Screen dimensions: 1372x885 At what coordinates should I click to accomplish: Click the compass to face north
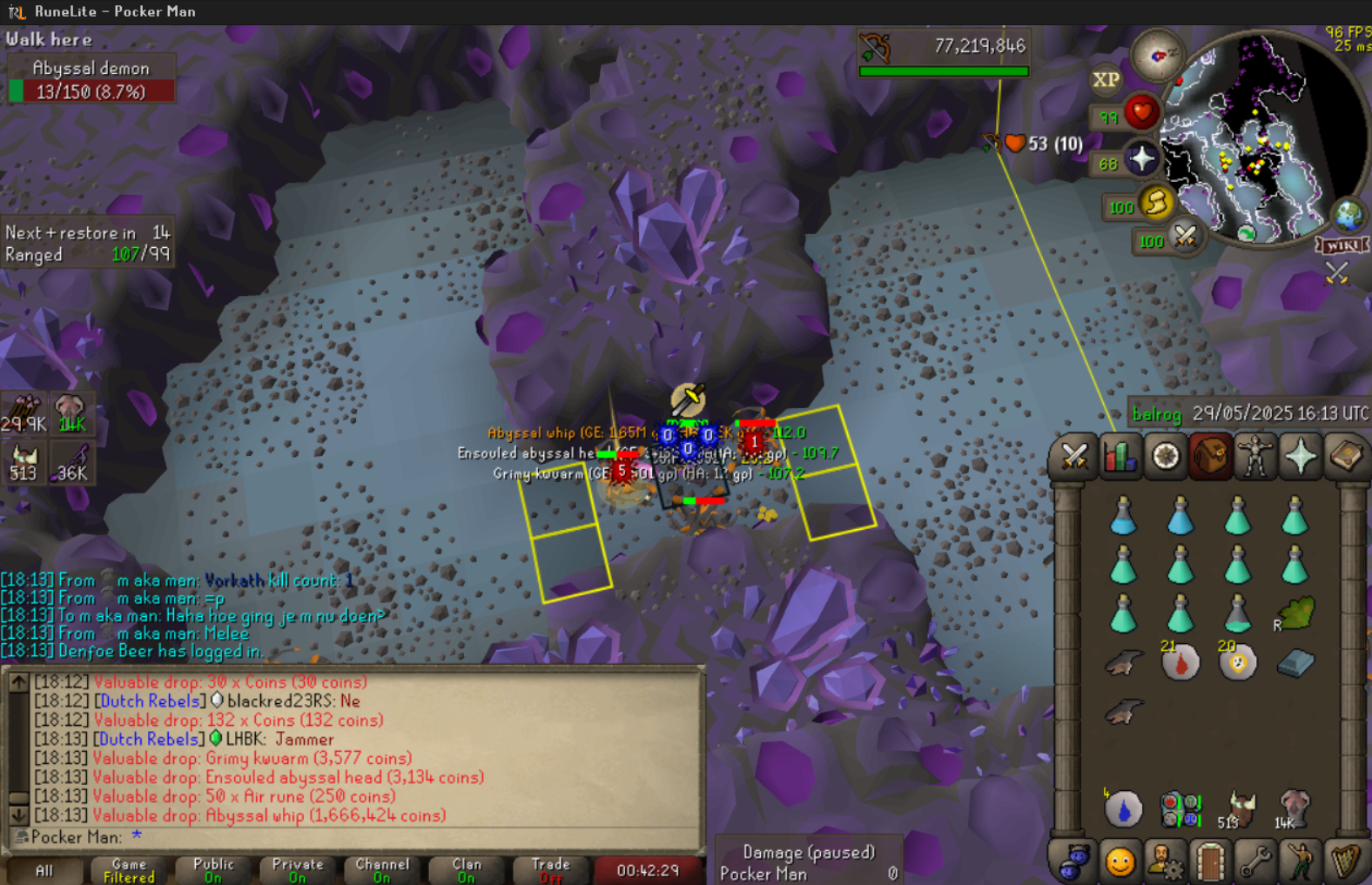tap(1157, 56)
